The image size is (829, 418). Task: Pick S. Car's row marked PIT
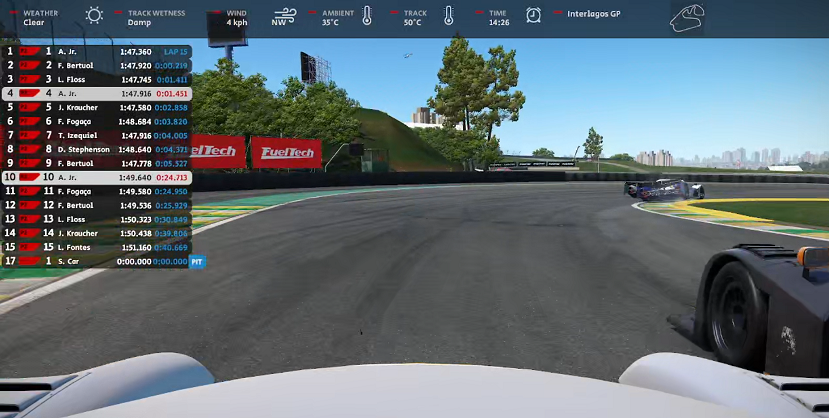coord(96,261)
